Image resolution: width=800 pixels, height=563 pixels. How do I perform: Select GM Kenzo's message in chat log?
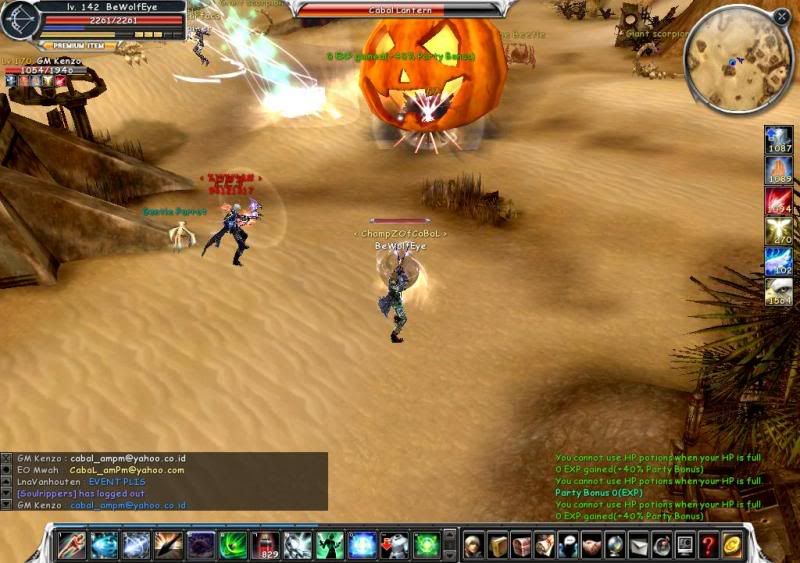(100, 458)
